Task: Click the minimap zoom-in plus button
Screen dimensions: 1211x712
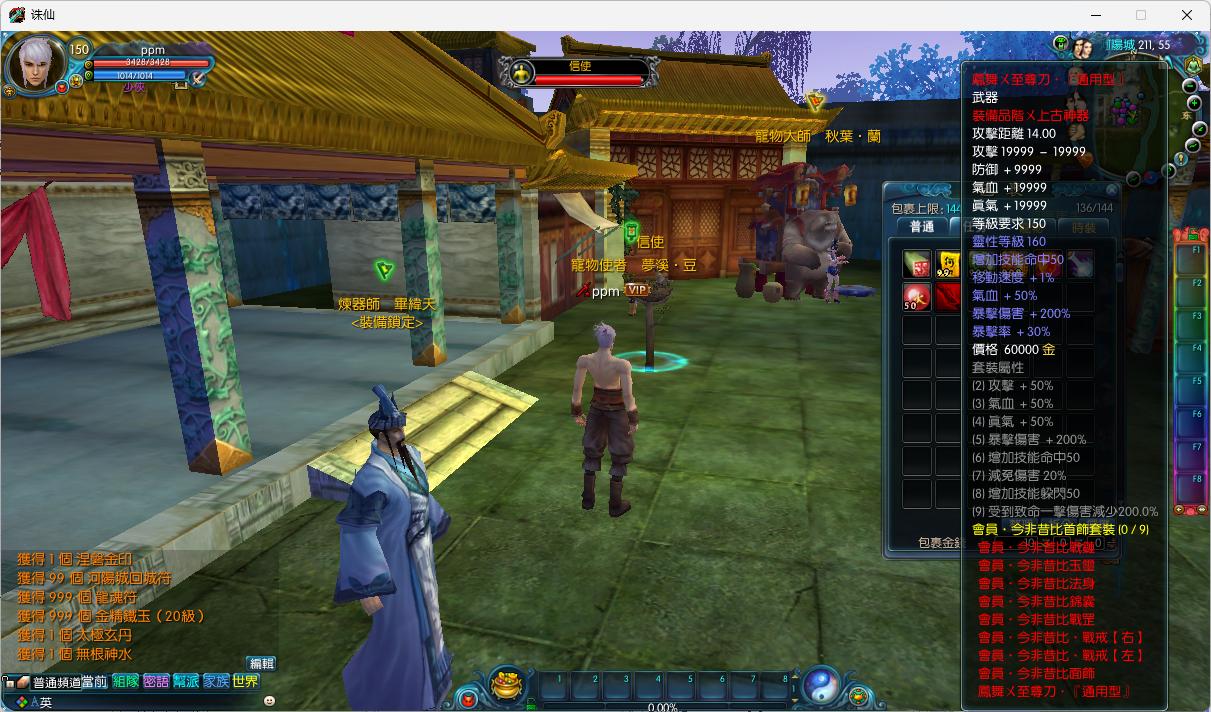Action: click(x=1194, y=103)
